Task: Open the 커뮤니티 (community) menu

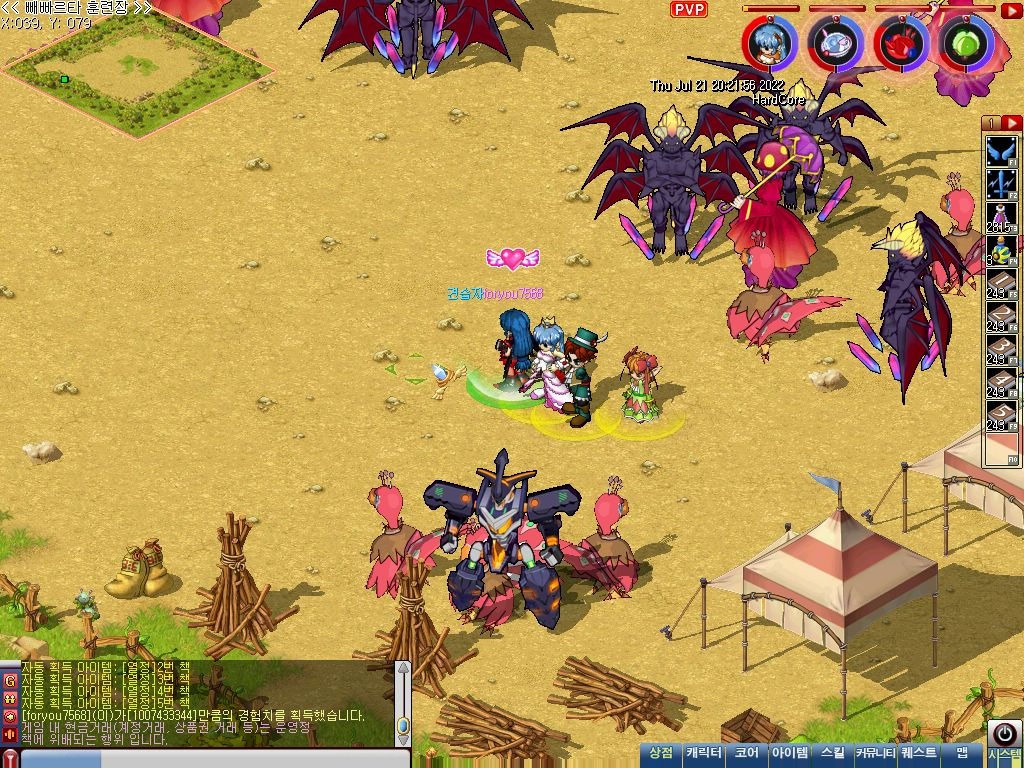Action: [875, 753]
